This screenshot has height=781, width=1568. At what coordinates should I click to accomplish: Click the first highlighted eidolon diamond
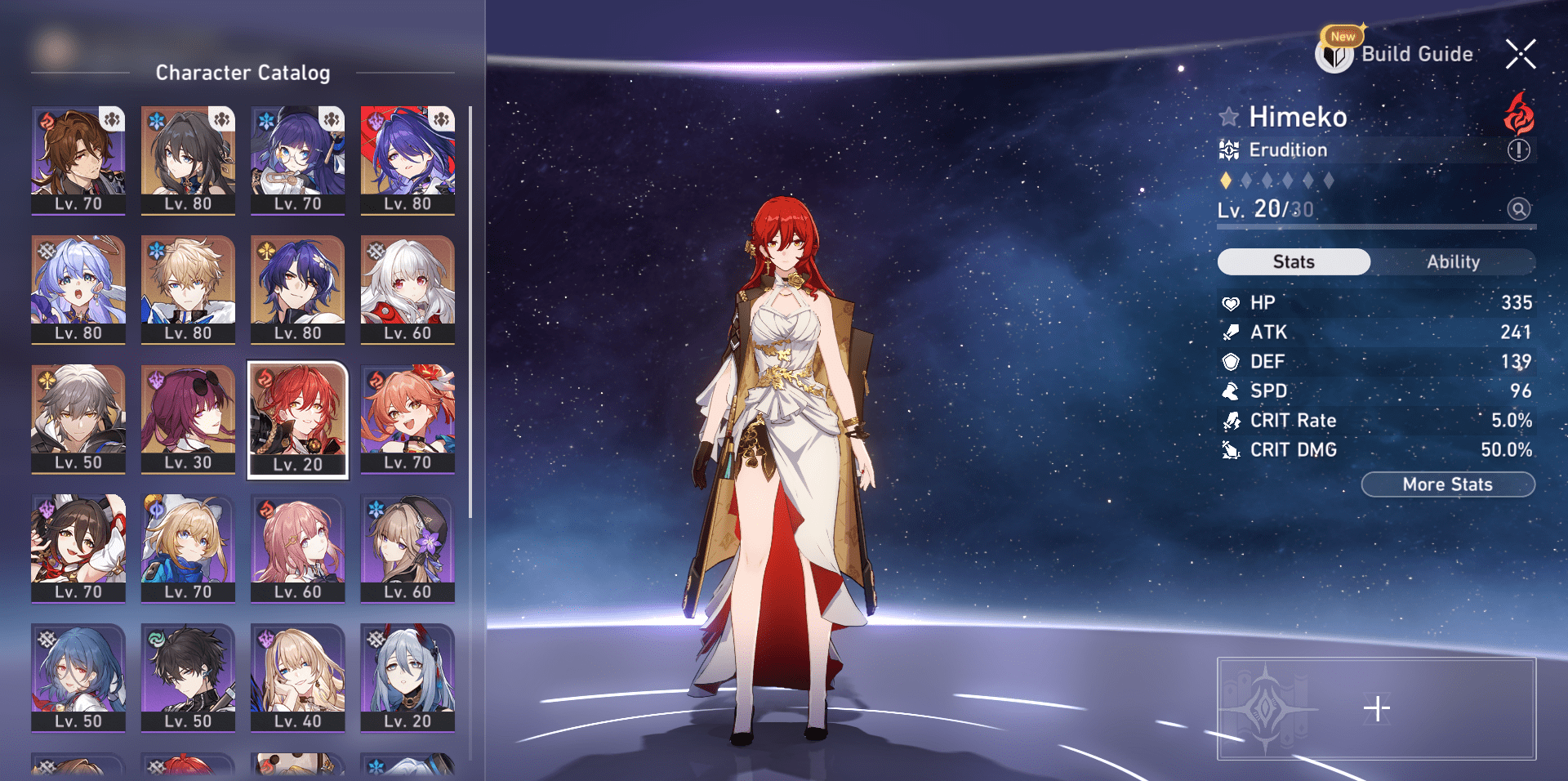[x=1225, y=181]
